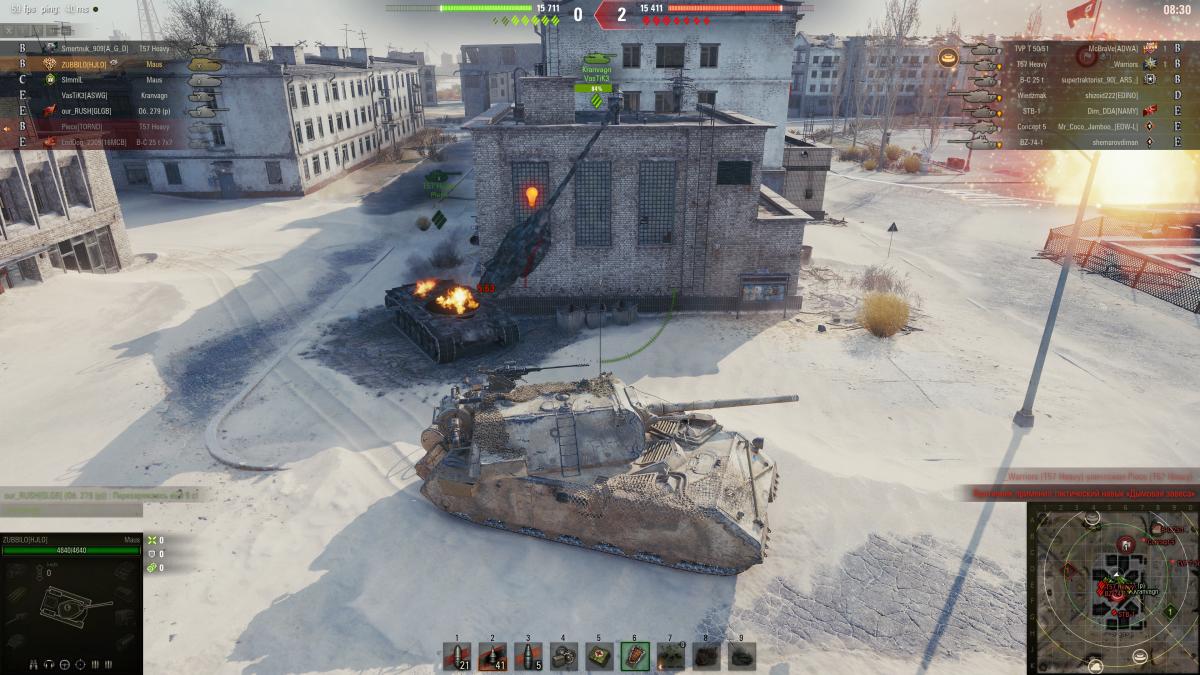
Task: Select shell slot 1 with 21 rounds
Action: [x=458, y=655]
